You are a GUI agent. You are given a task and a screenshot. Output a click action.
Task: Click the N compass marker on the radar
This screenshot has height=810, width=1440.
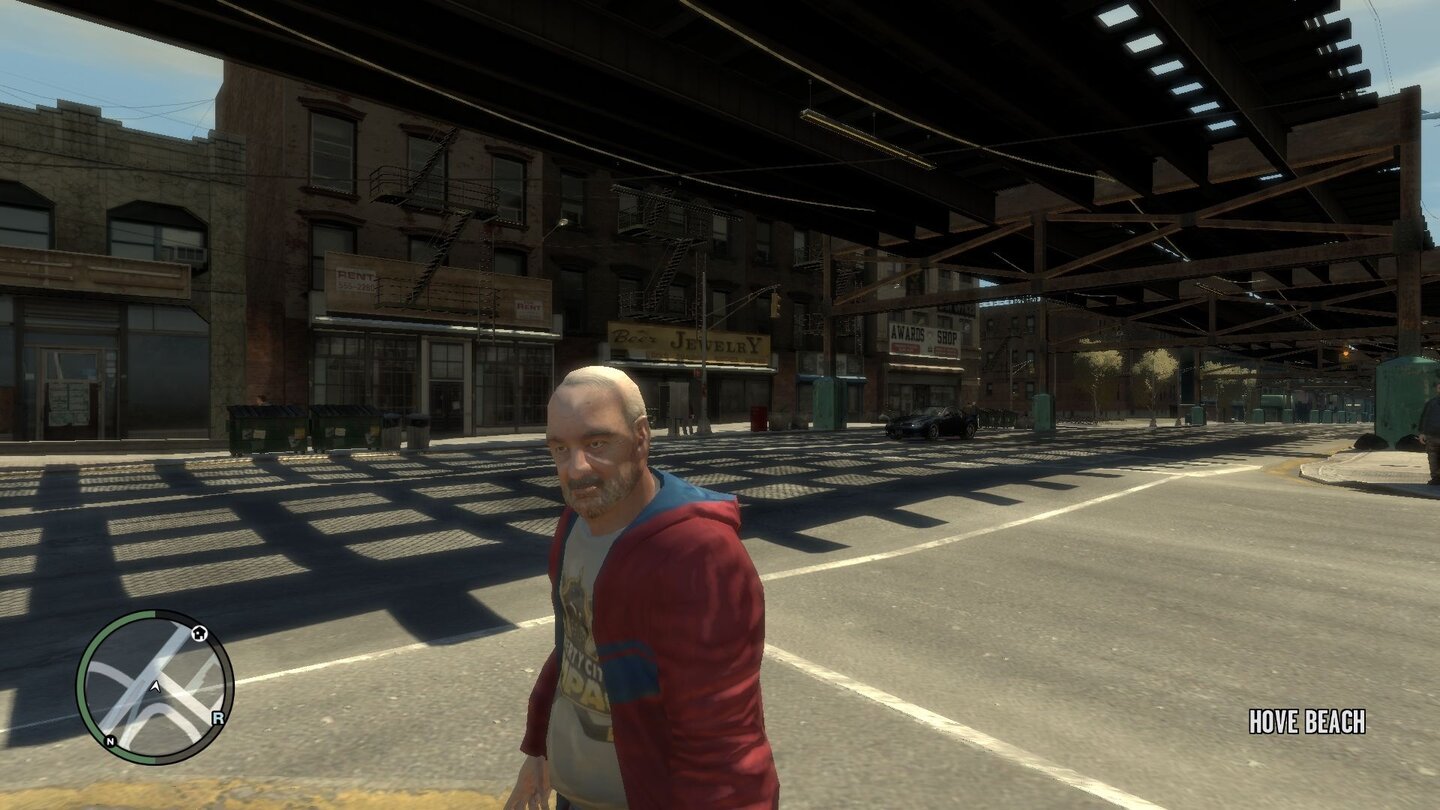click(x=110, y=741)
